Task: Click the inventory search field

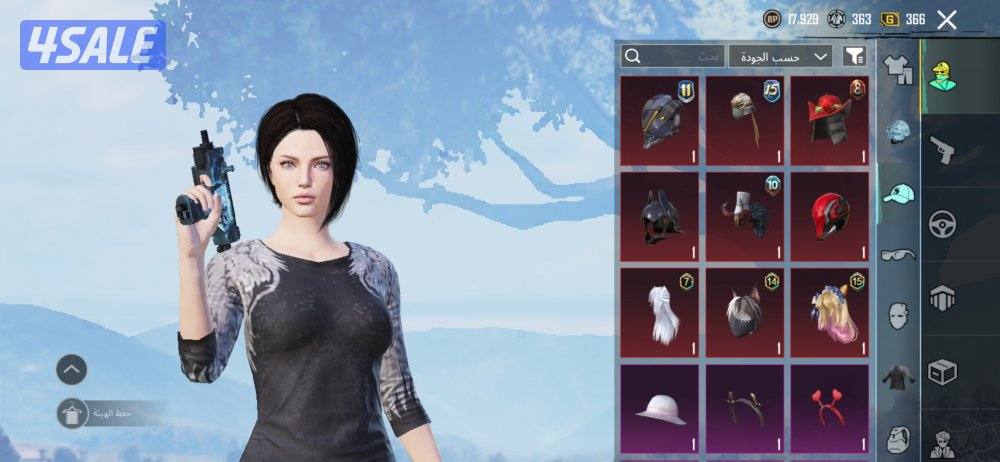Action: tap(670, 57)
